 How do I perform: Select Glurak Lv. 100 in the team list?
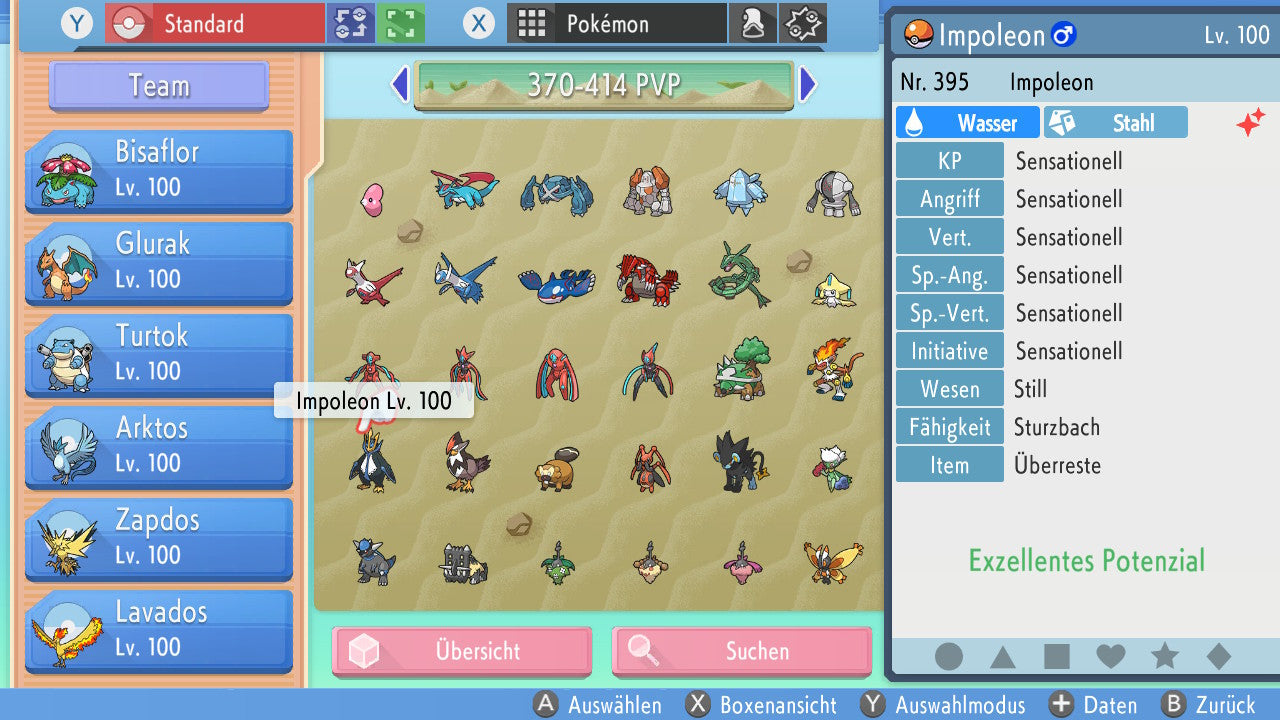coord(157,260)
